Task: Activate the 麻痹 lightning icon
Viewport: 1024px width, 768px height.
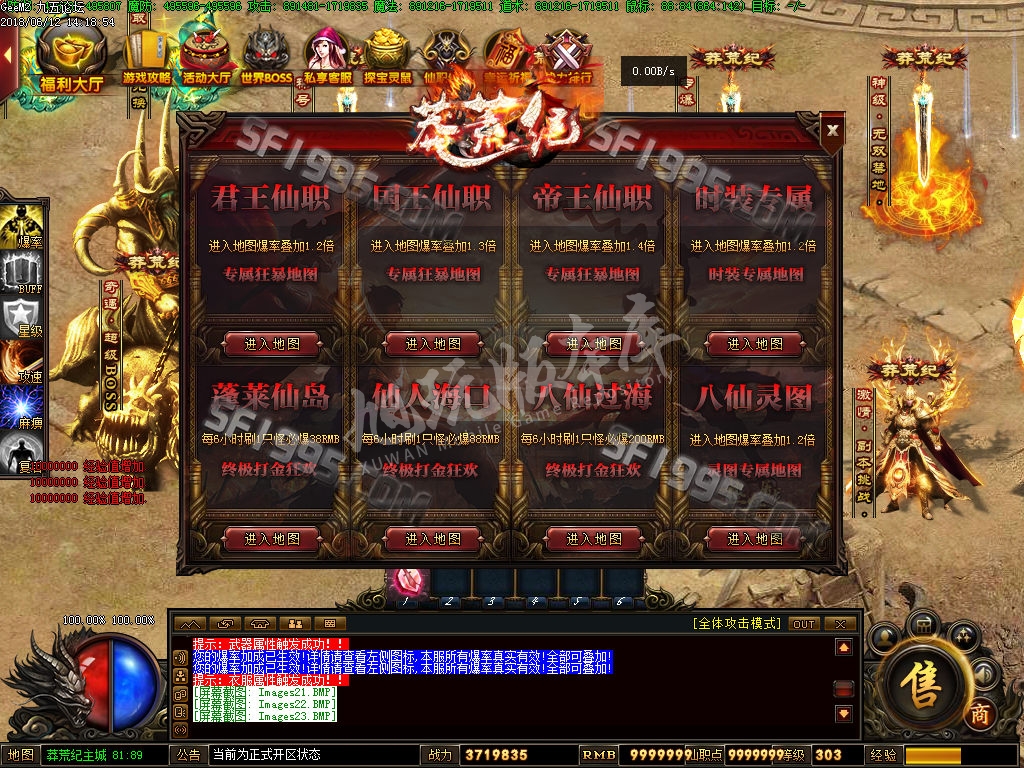Action: (x=22, y=408)
